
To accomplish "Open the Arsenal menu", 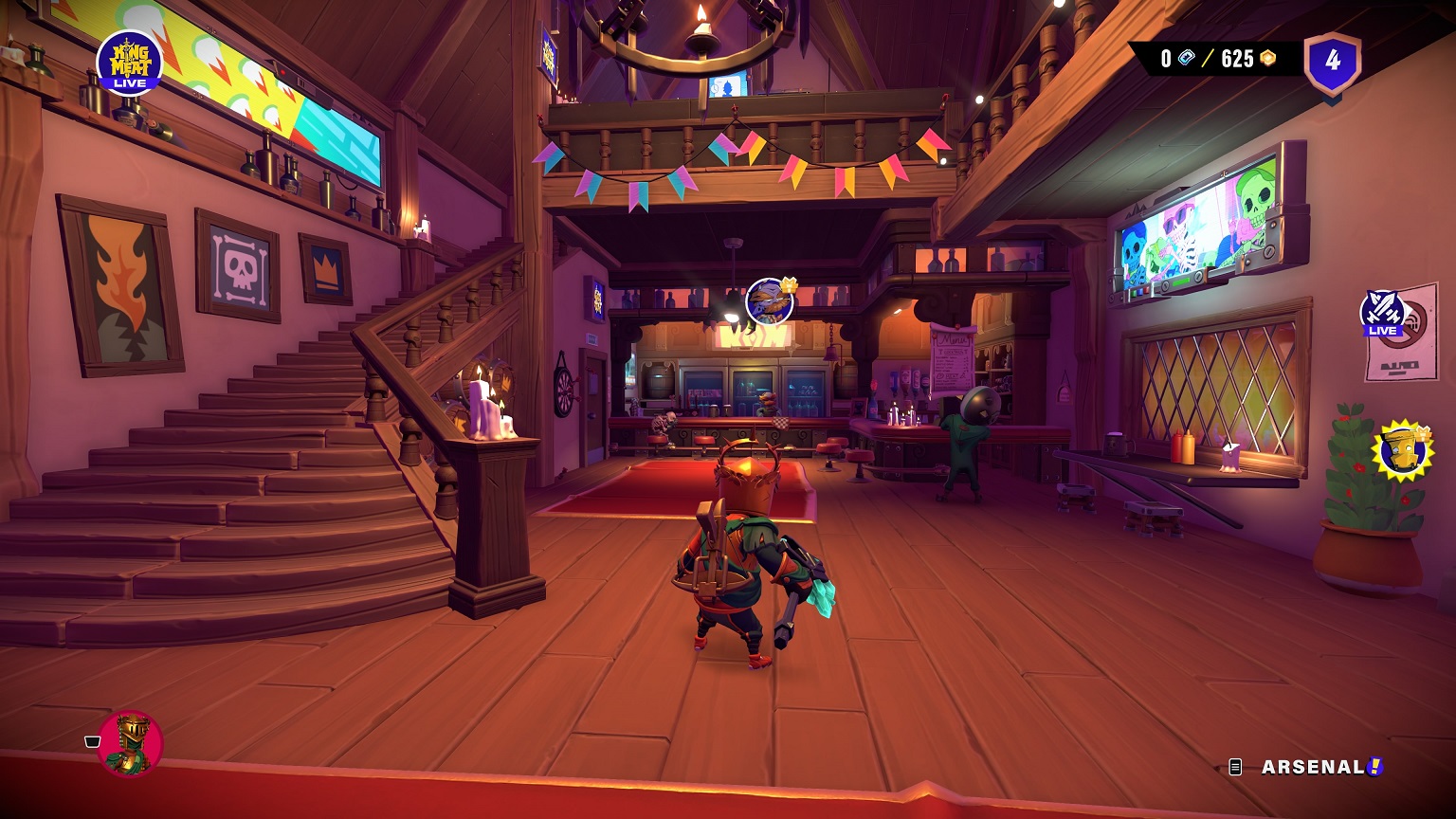I will point(1313,767).
